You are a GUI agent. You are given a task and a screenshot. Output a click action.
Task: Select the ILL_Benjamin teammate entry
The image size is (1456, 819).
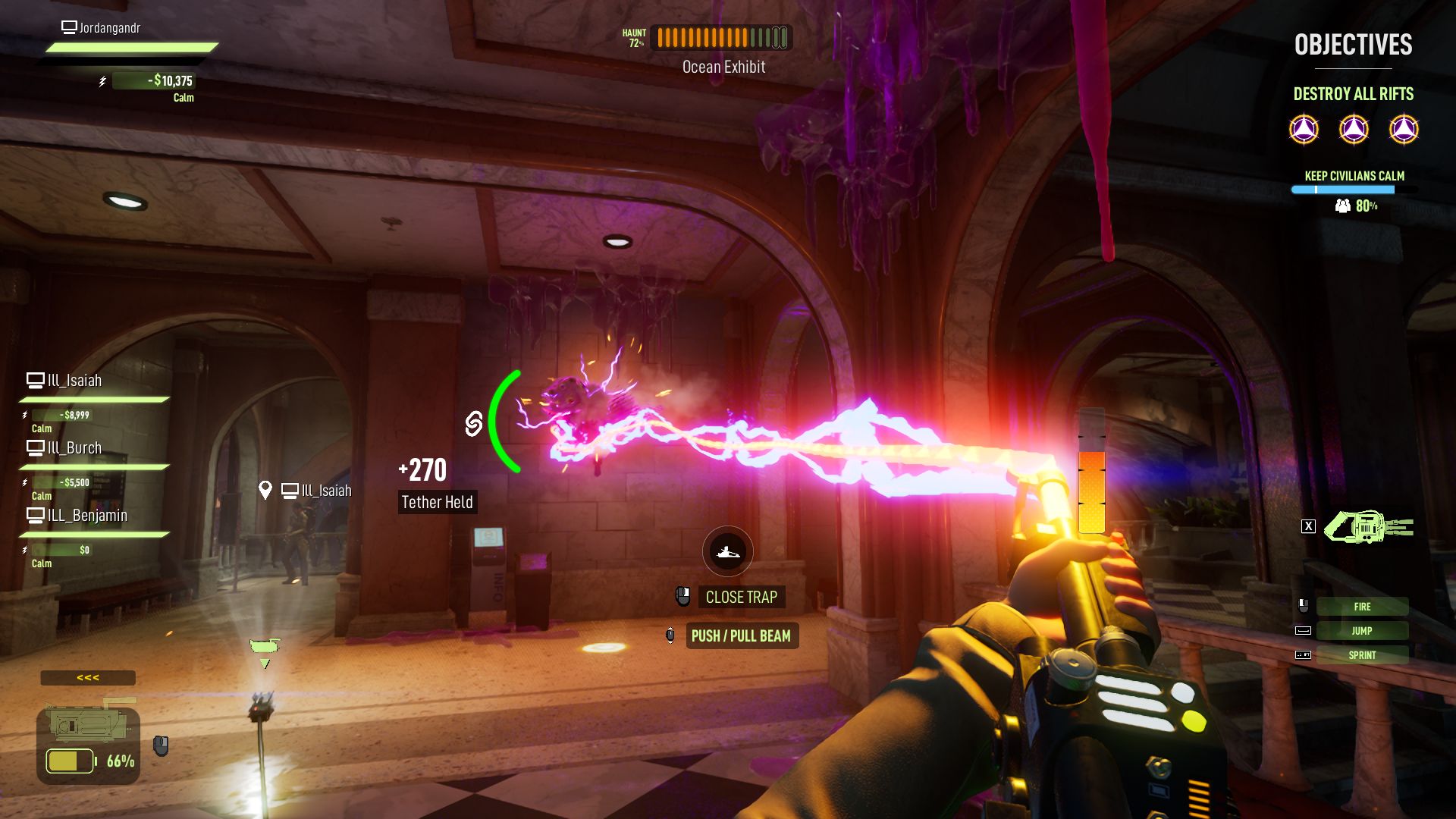point(86,516)
